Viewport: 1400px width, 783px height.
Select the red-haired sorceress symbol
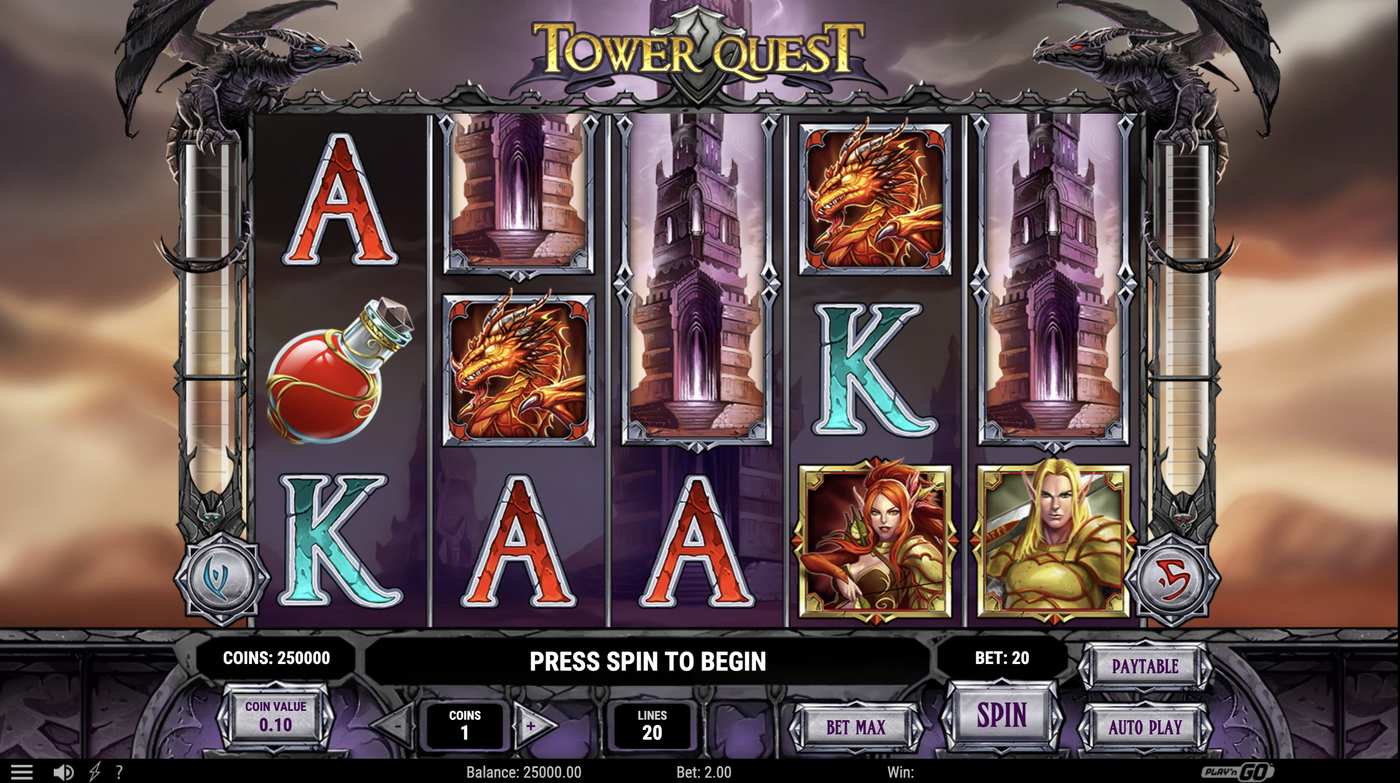873,540
